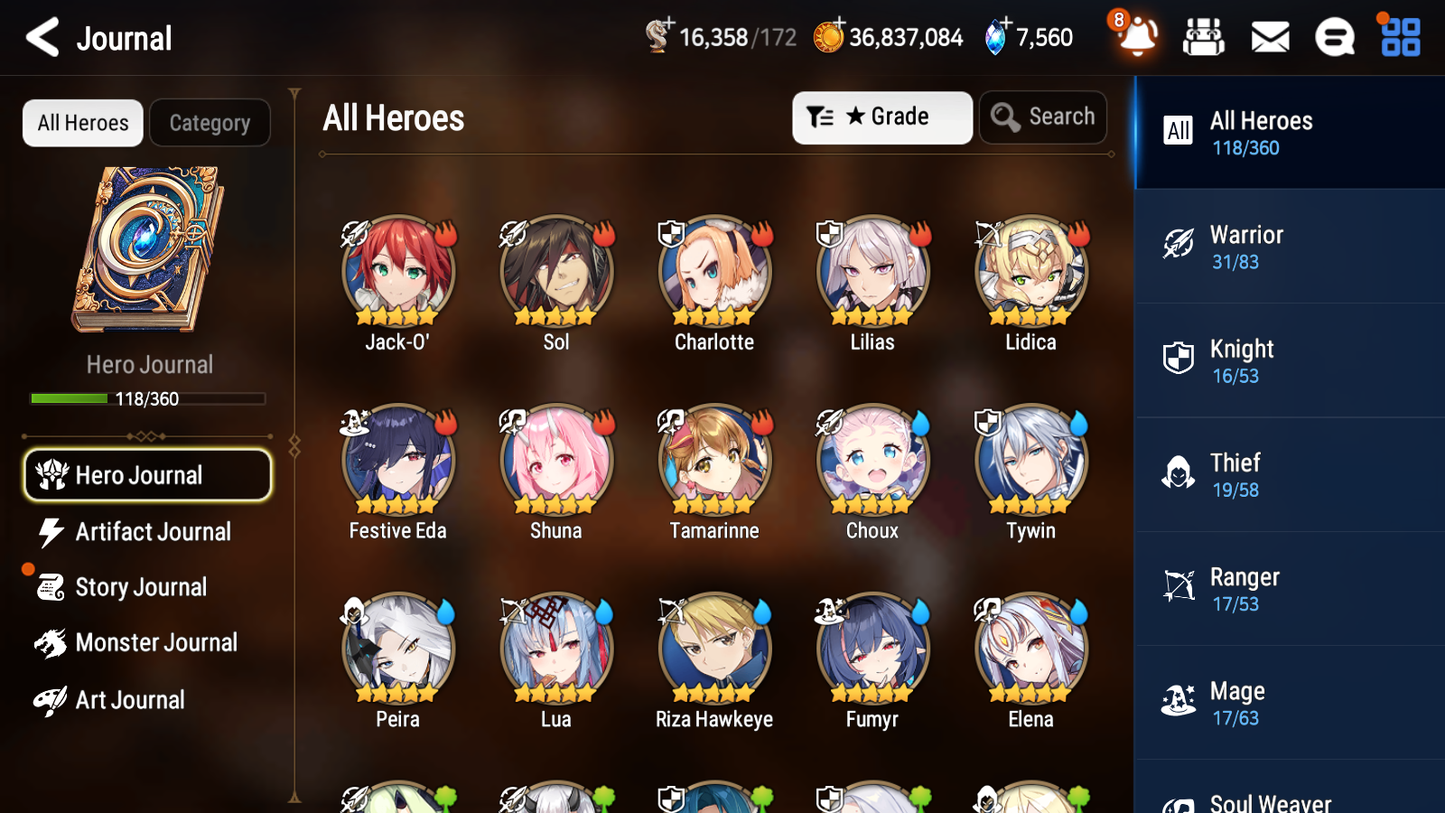Switch to Category view
Viewport: 1445px width, 813px height.
pos(210,123)
